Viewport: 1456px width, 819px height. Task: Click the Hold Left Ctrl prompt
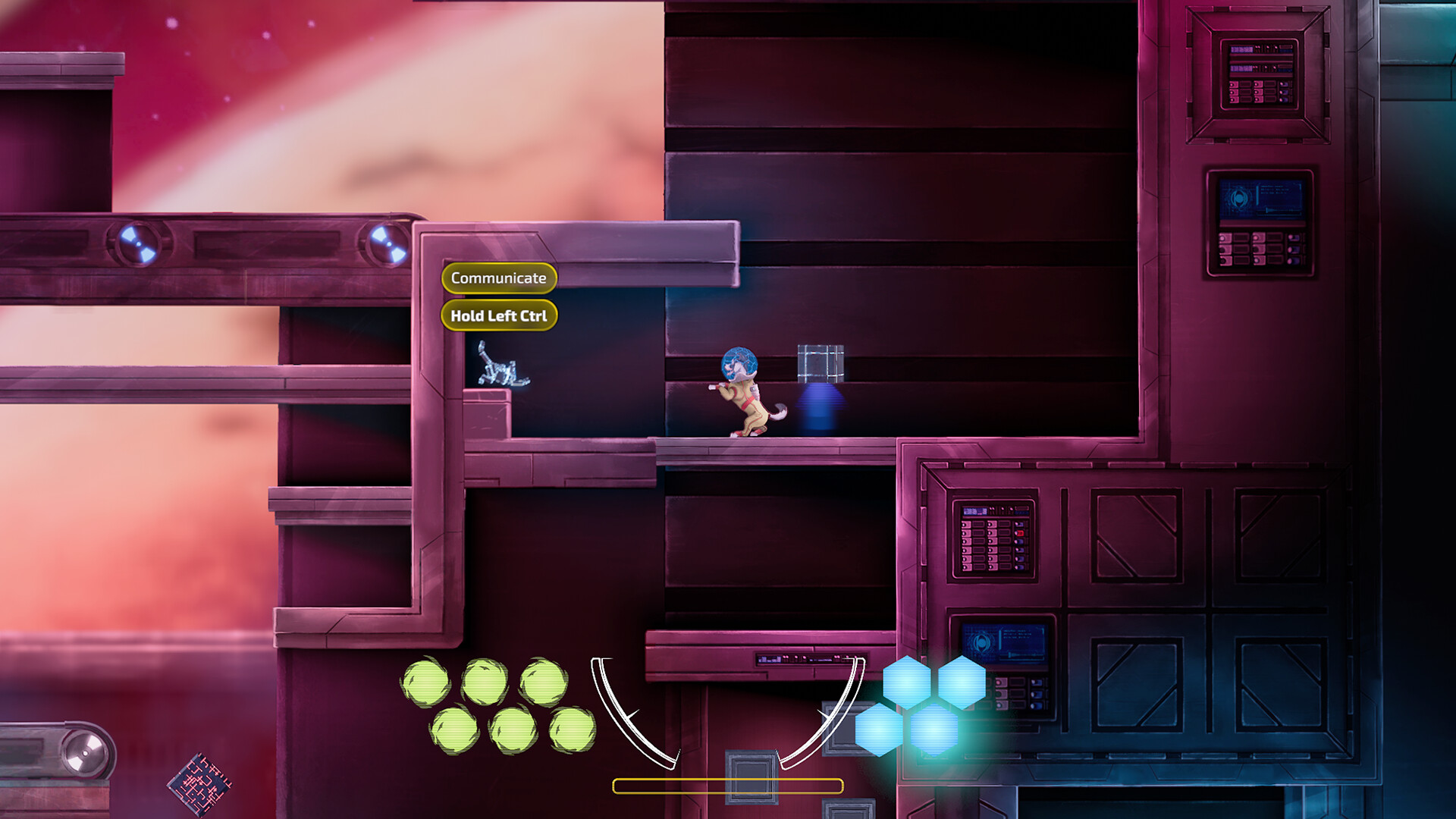pos(498,315)
